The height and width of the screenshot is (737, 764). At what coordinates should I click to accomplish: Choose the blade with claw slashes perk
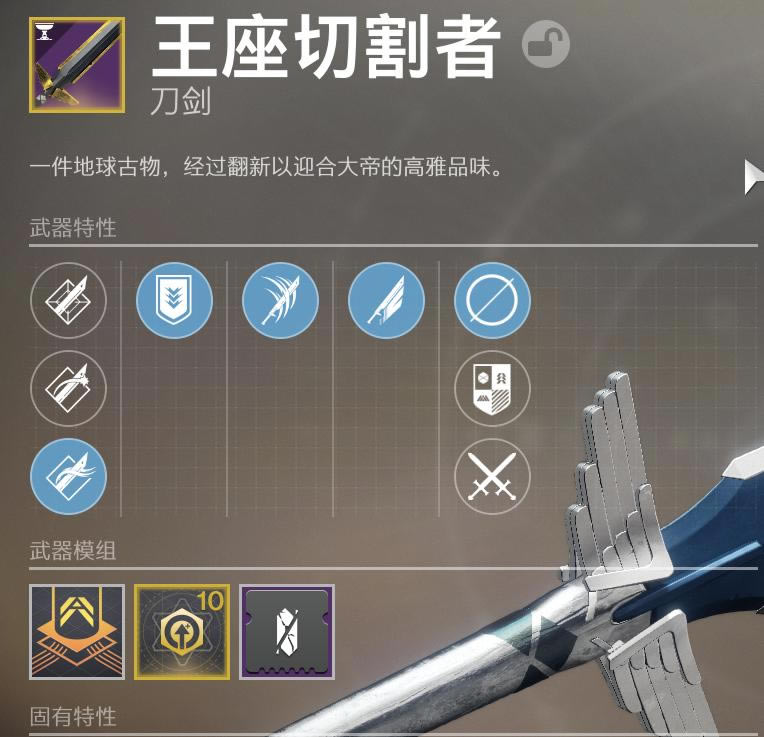click(x=280, y=300)
